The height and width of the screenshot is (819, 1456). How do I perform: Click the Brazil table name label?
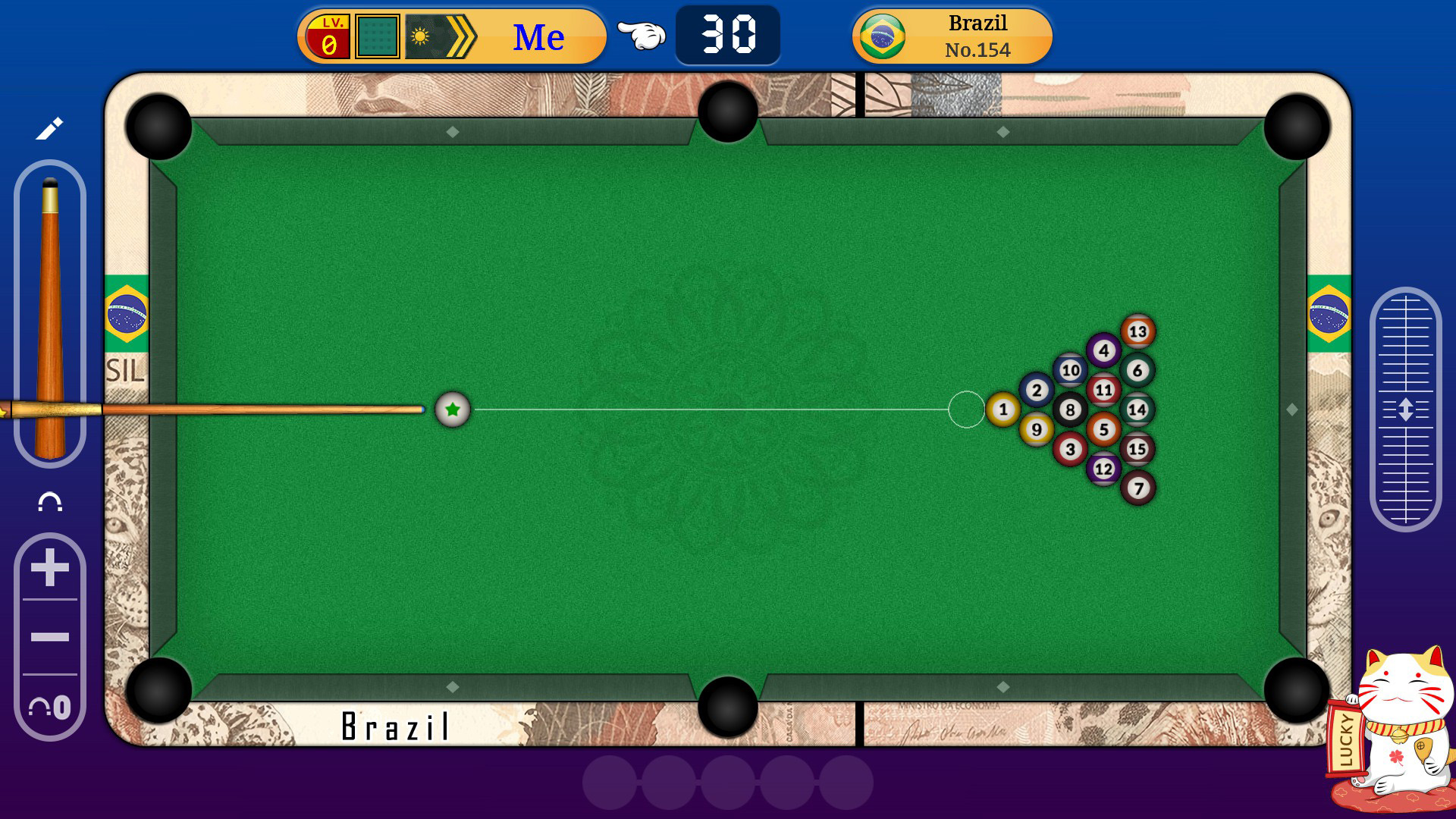tap(394, 726)
